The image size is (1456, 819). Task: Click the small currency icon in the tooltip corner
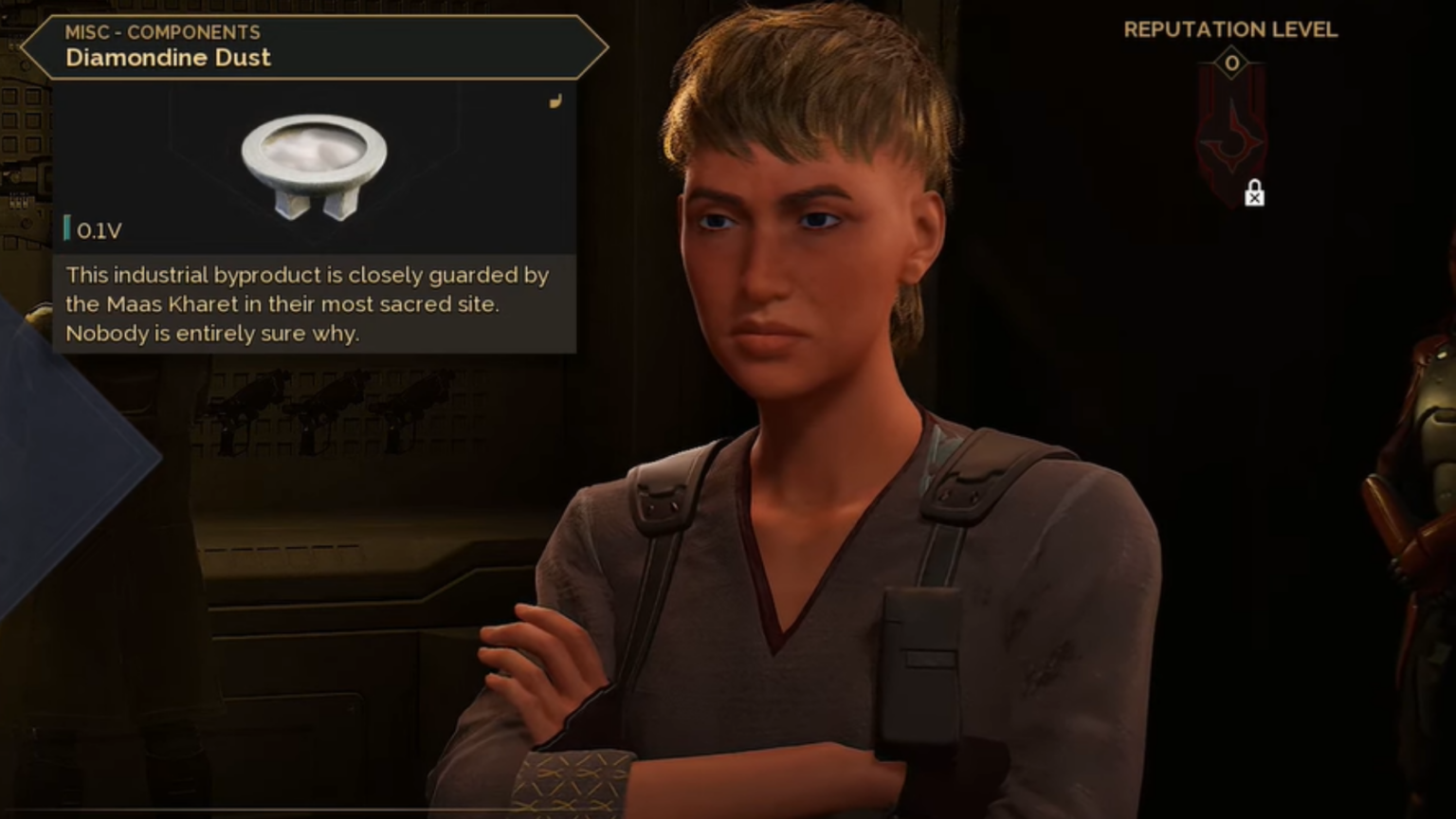[x=555, y=101]
